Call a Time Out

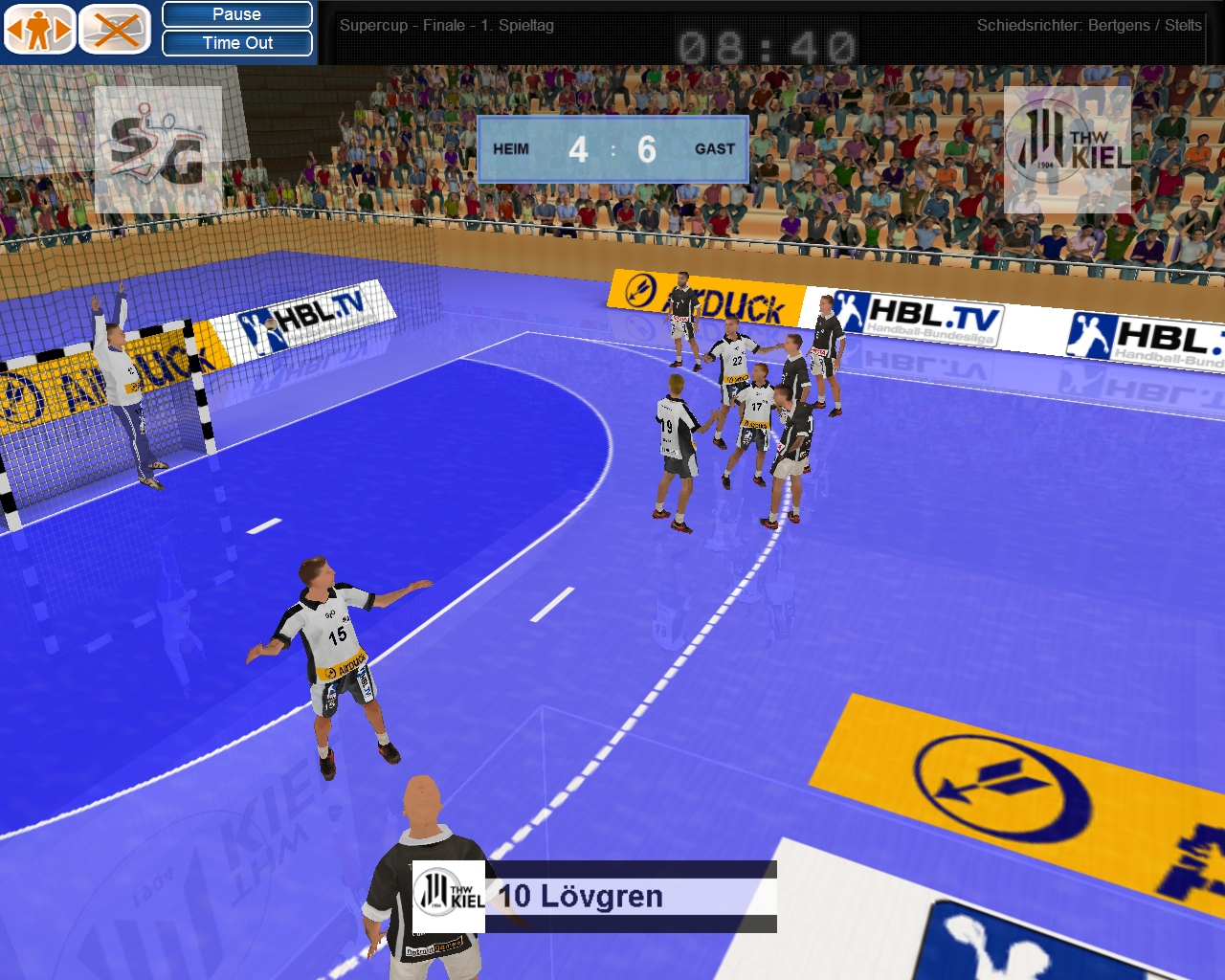pos(237,43)
